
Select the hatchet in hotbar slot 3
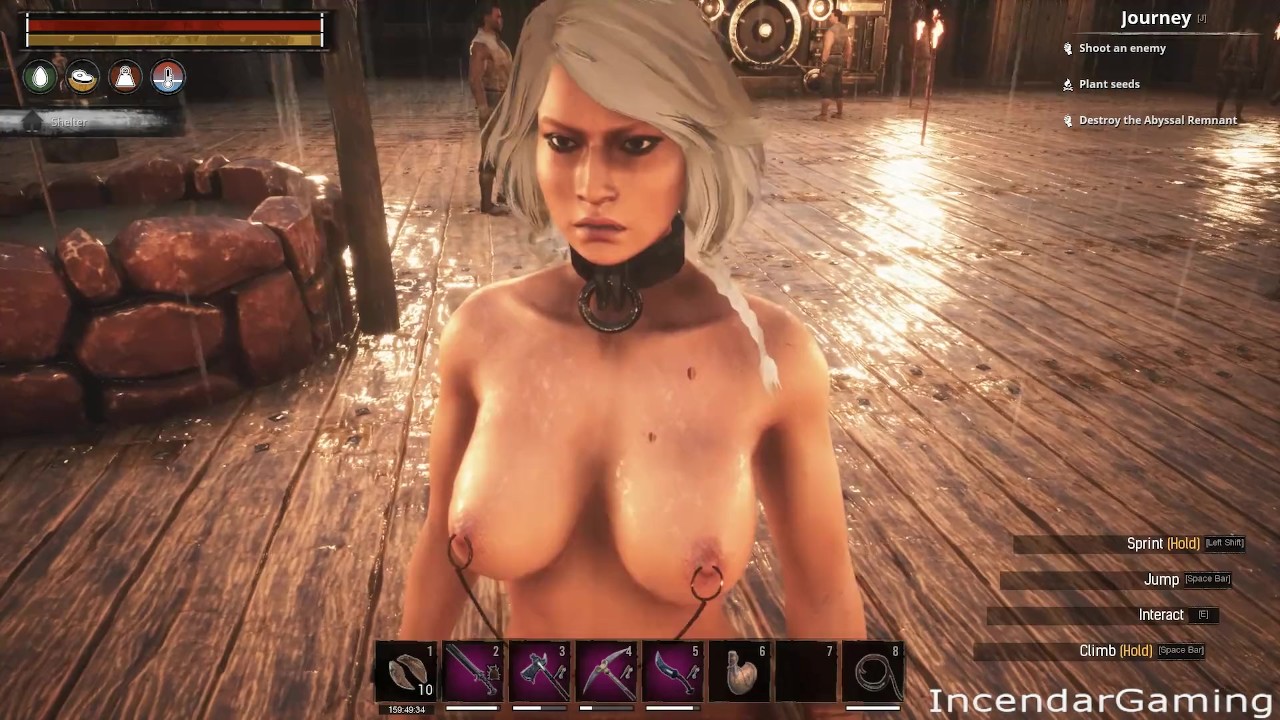[x=540, y=671]
